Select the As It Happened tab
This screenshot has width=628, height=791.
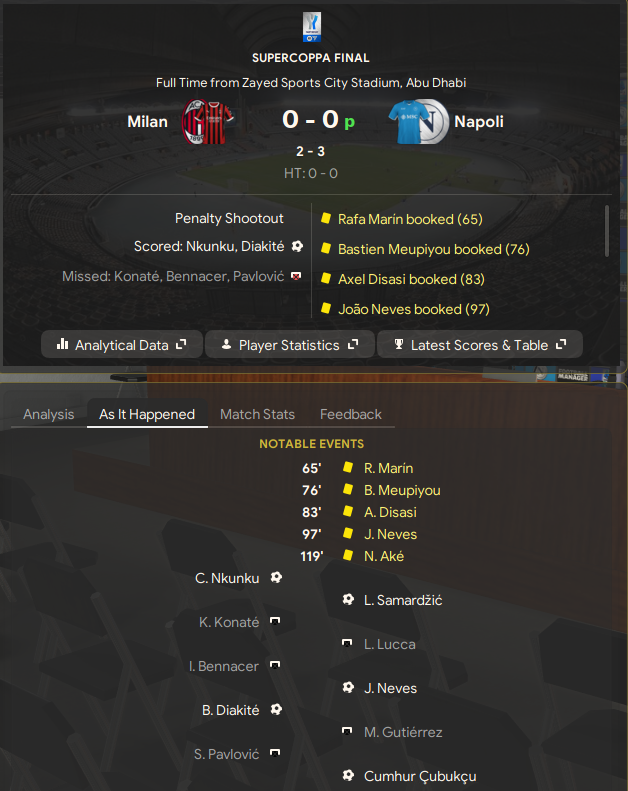[x=147, y=414]
